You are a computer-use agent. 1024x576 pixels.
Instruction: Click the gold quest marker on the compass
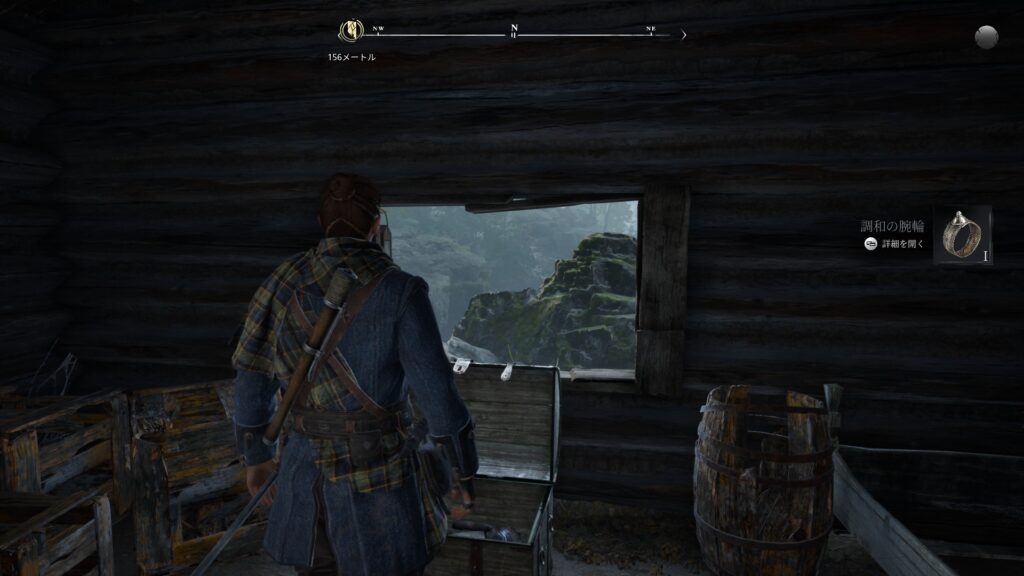click(x=351, y=30)
